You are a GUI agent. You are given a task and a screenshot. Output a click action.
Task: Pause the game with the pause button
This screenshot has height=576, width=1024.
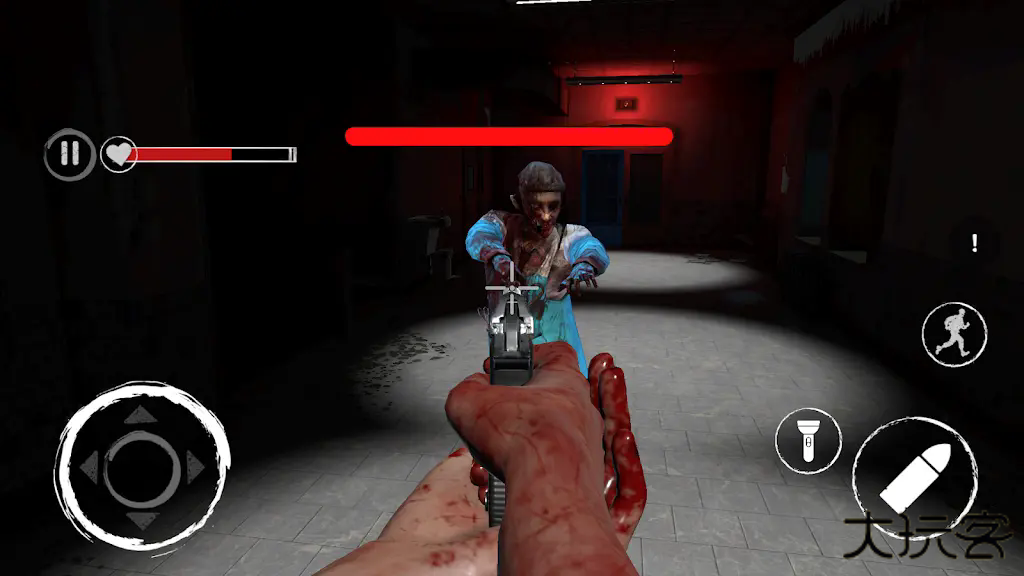(x=69, y=155)
